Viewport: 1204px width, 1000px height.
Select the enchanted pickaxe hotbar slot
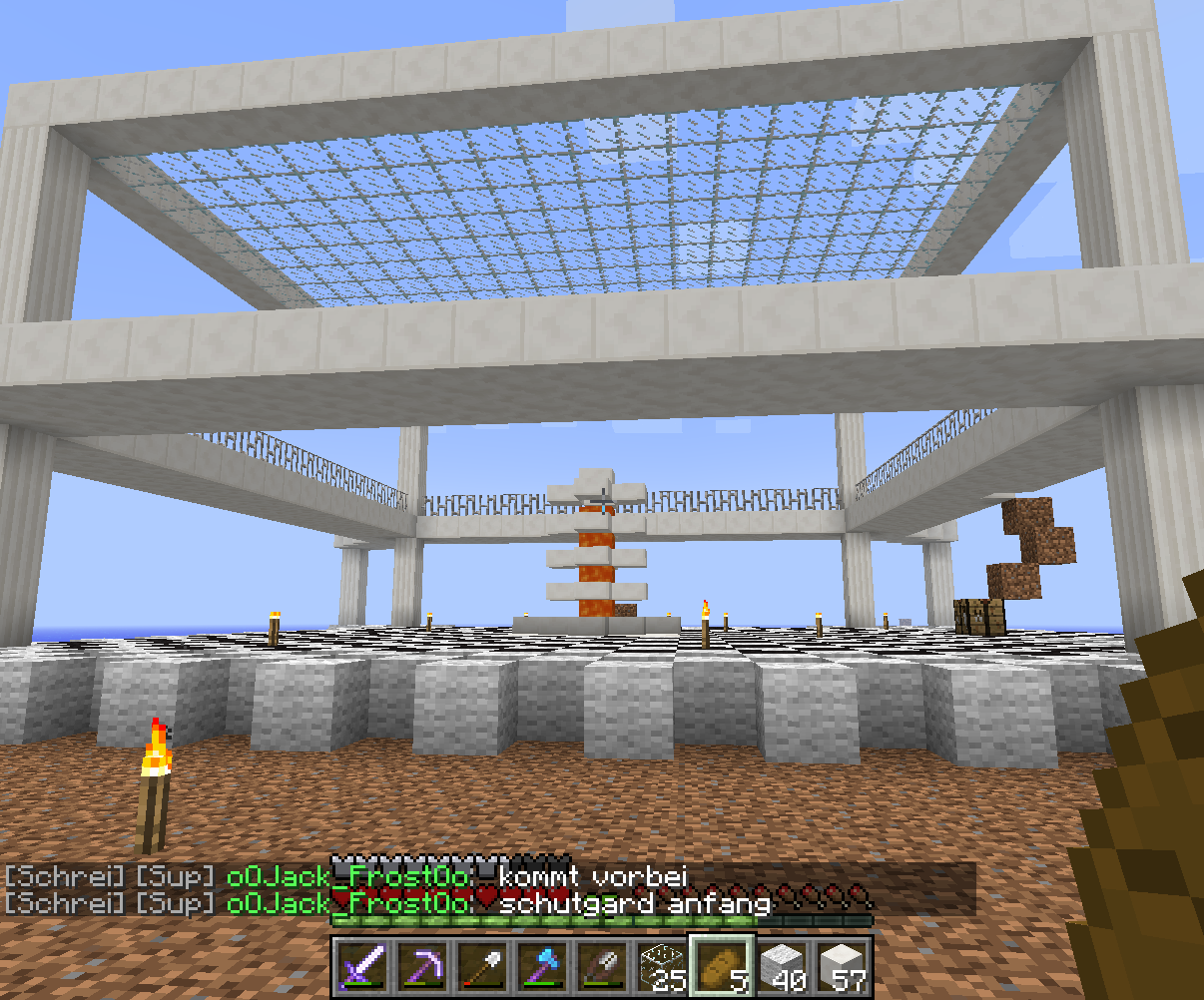[x=423, y=966]
